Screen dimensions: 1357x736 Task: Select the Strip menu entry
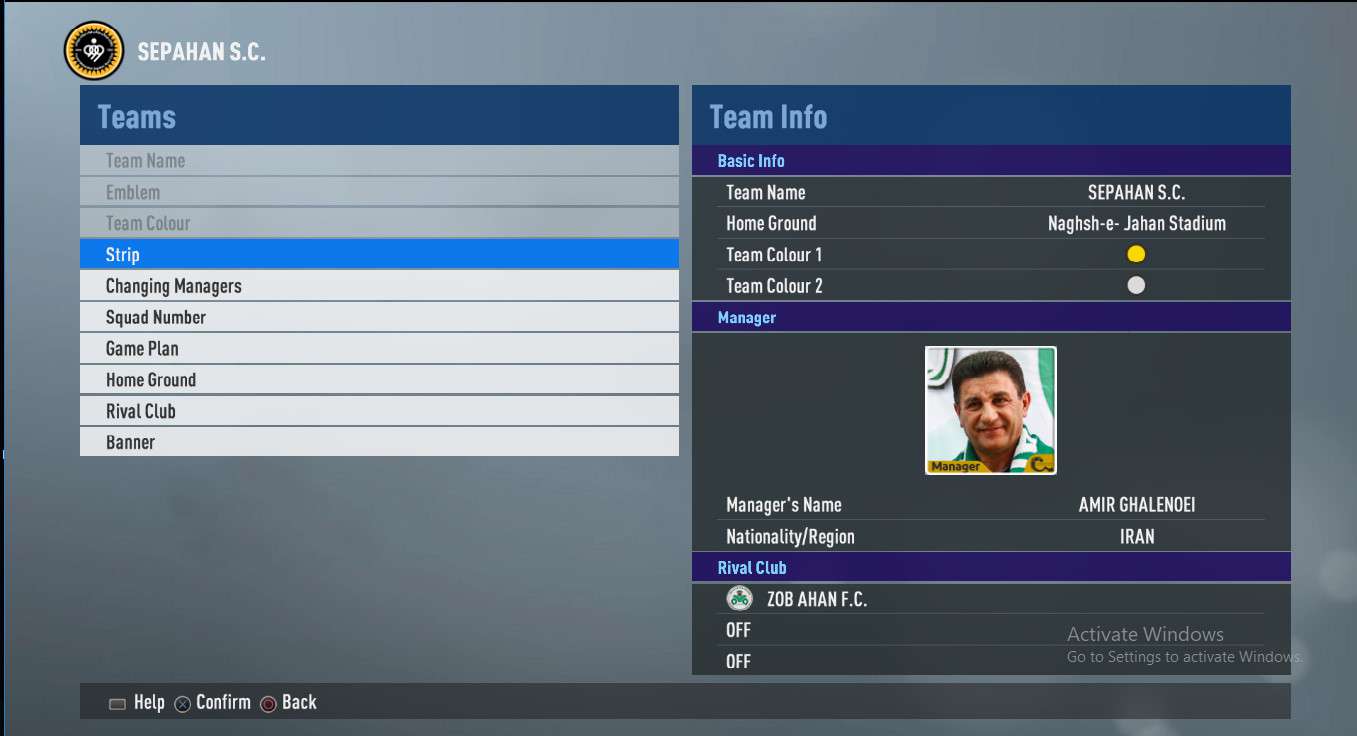click(379, 255)
